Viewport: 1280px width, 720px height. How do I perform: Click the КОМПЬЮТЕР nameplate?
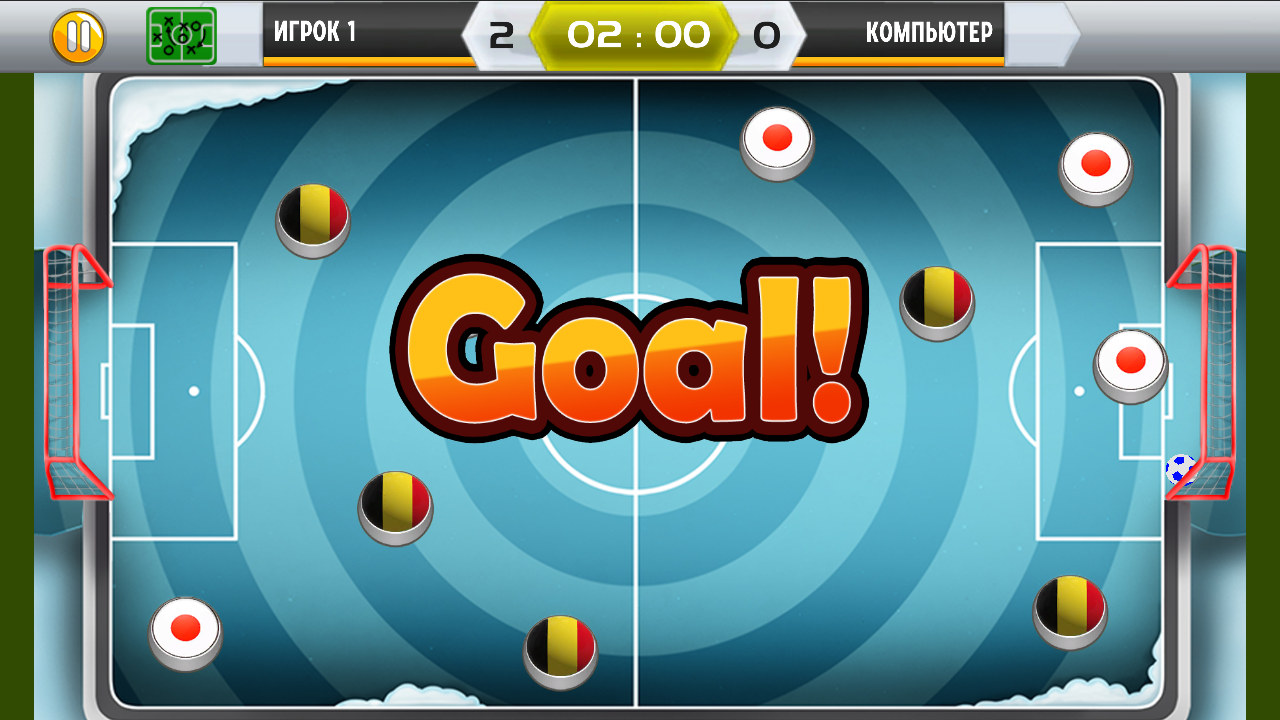(x=930, y=33)
